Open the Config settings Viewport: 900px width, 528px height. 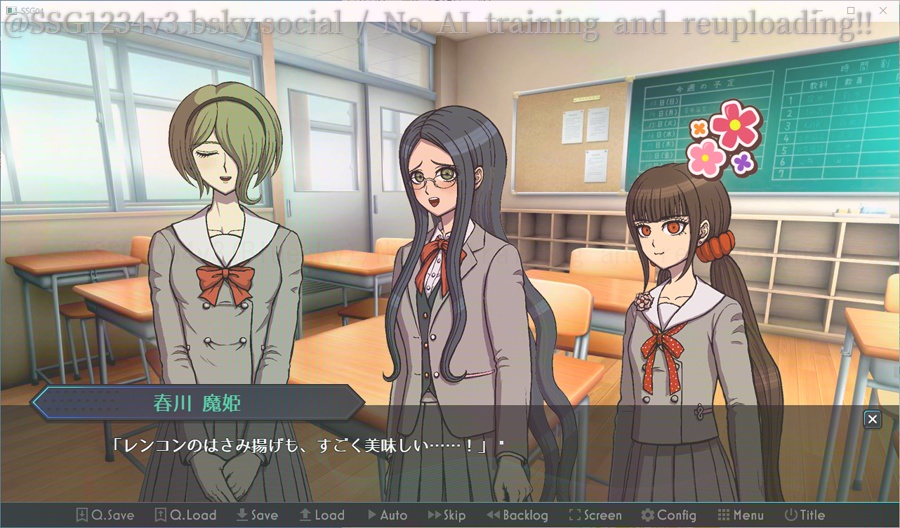click(x=668, y=515)
